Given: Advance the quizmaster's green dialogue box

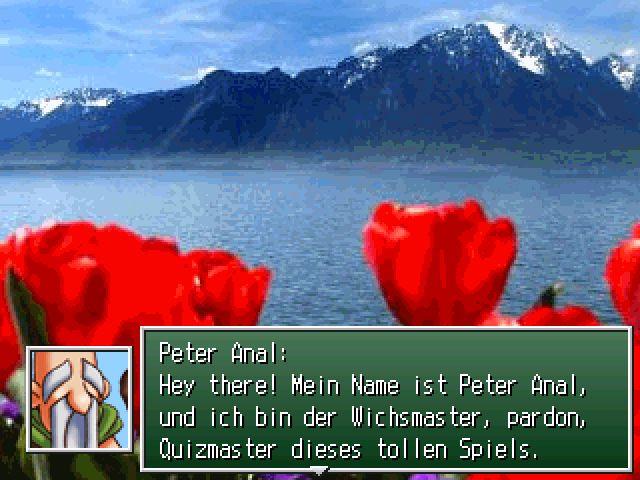Looking at the screenshot, I should 386,400.
